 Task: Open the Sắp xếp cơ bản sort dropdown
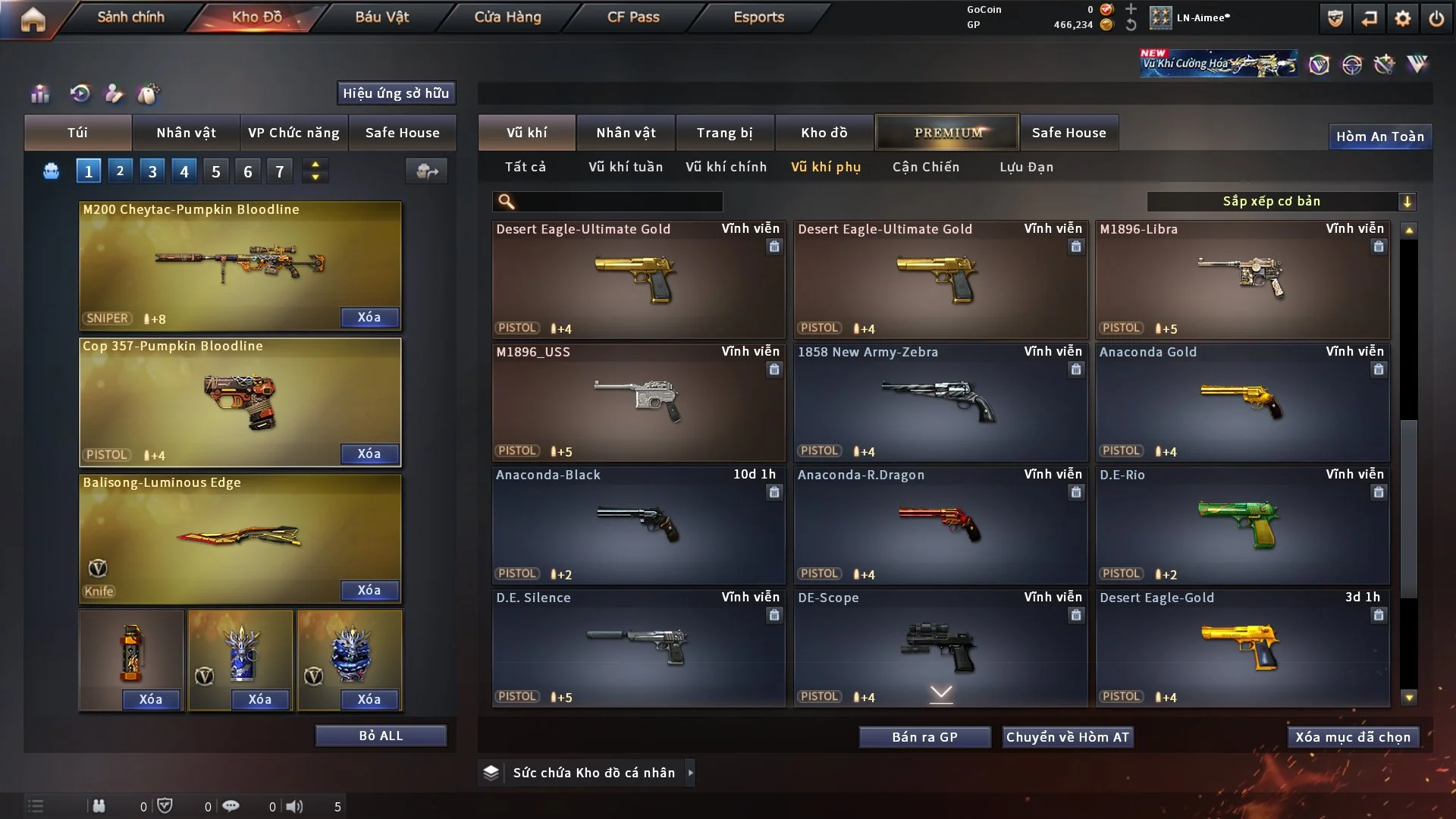pos(1281,201)
